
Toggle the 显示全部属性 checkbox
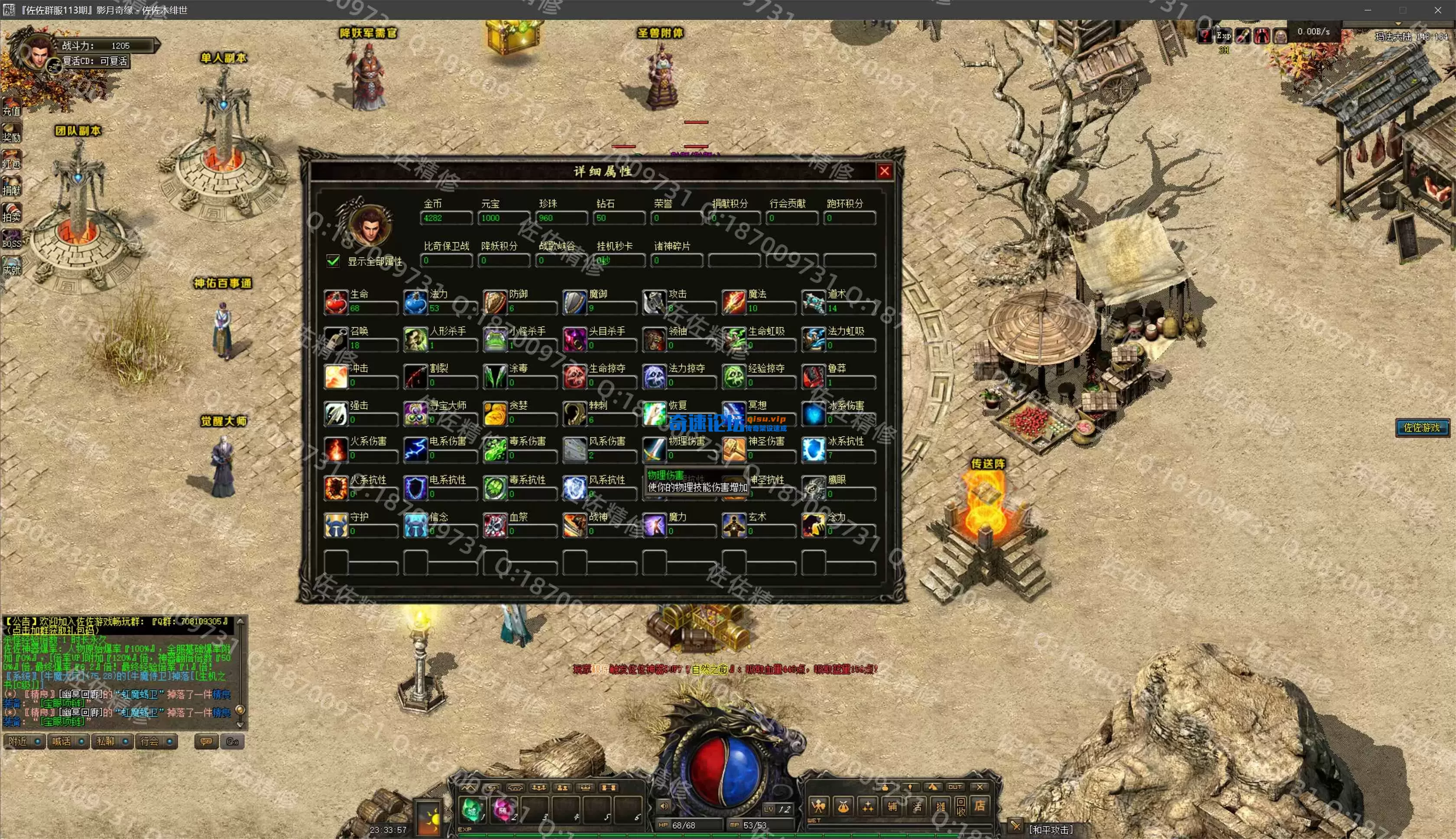click(333, 261)
